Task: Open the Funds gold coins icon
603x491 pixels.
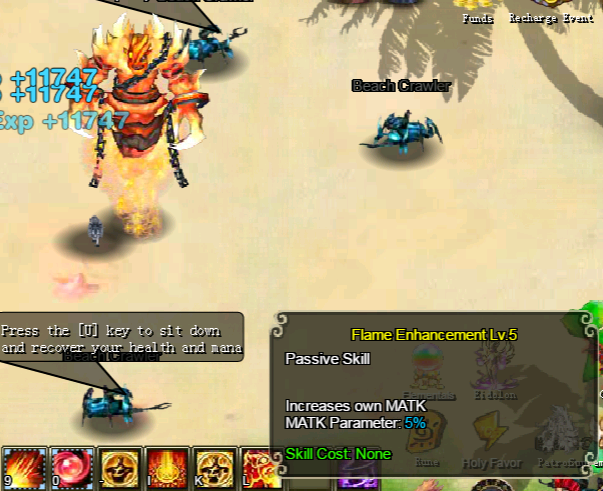Action: point(478,7)
